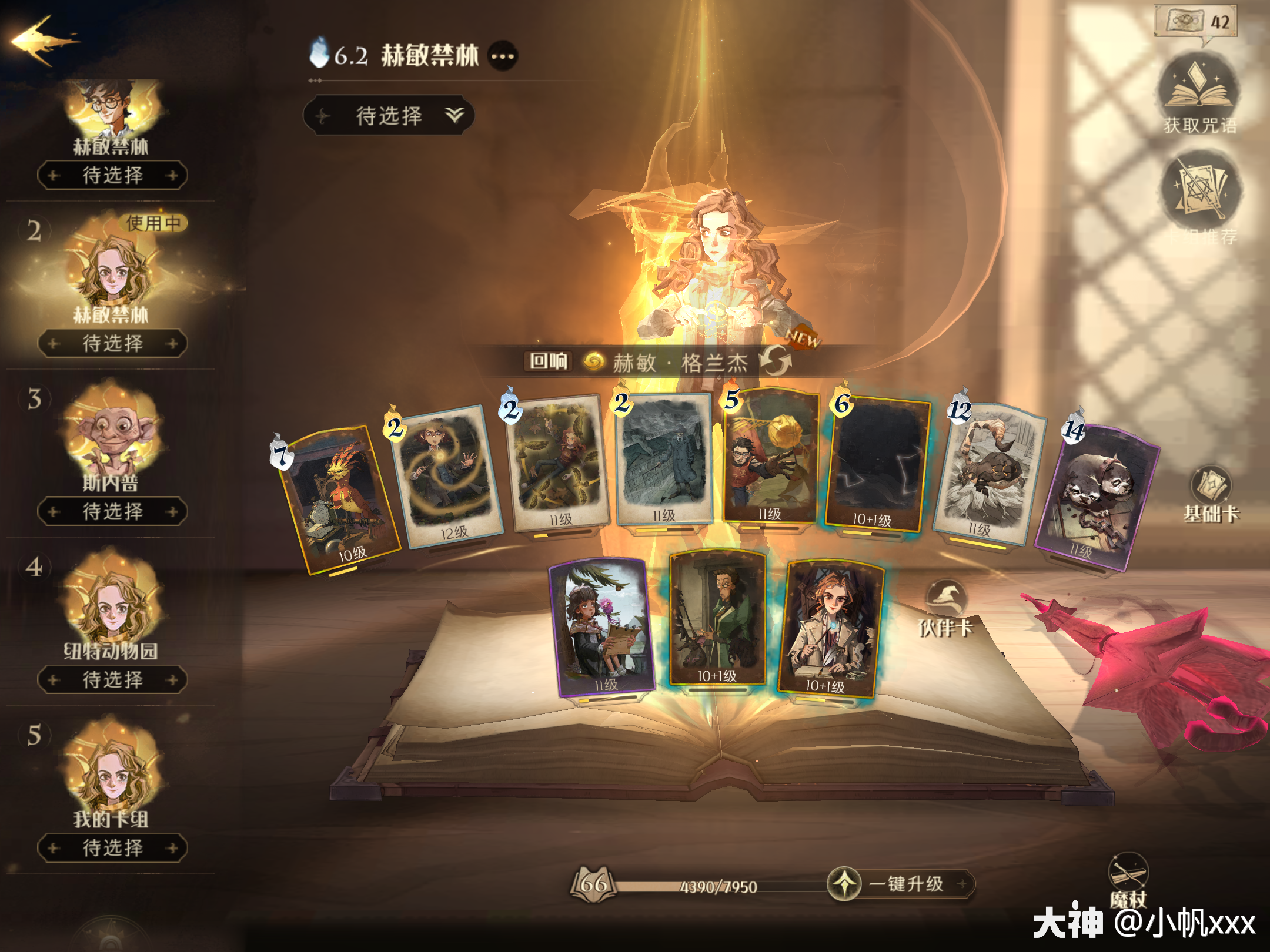Image resolution: width=1270 pixels, height=952 pixels.
Task: Select the cost-14 three-headed dog card
Action: click(1097, 500)
